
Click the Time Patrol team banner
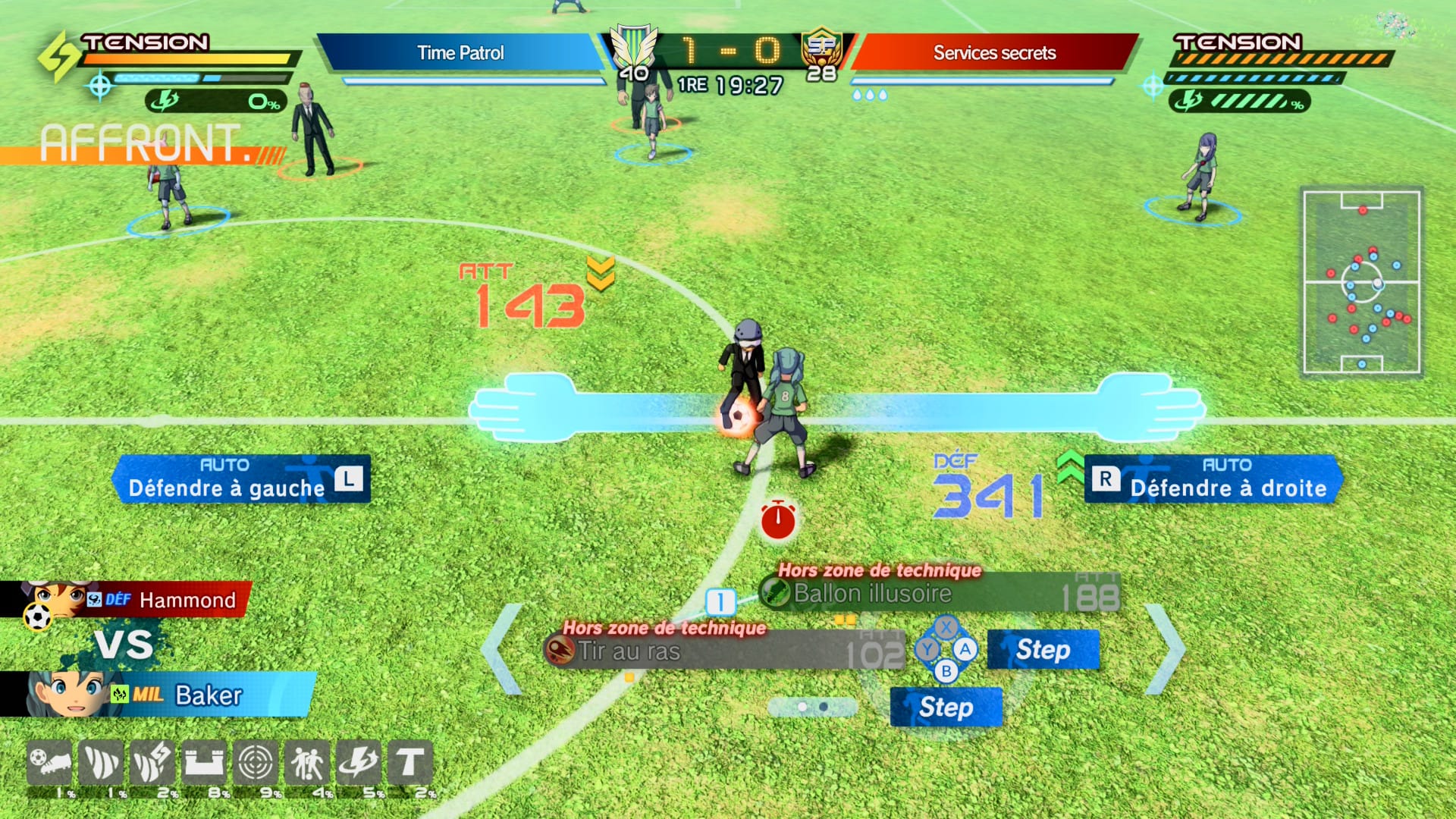point(460,53)
